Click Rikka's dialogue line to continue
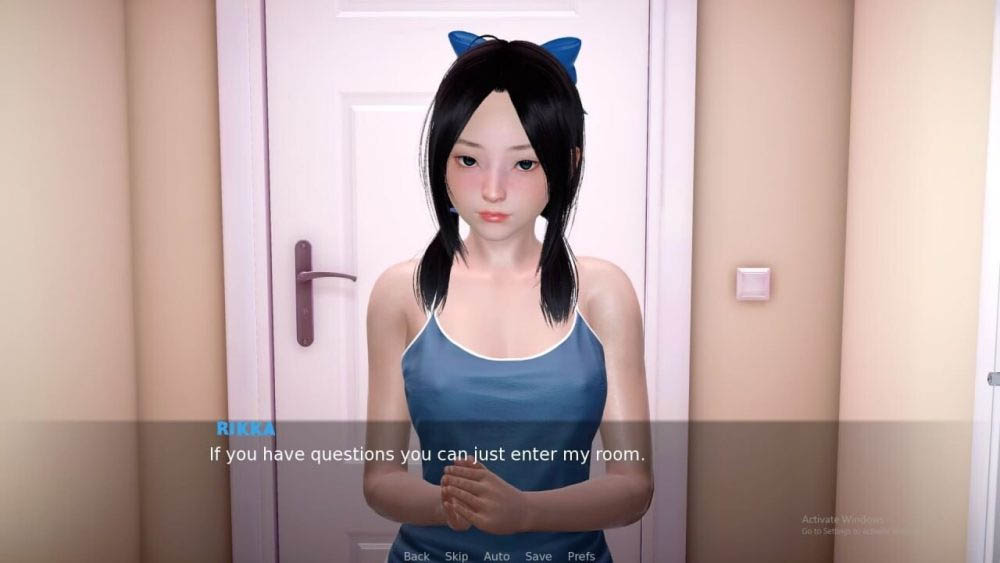 pos(427,454)
